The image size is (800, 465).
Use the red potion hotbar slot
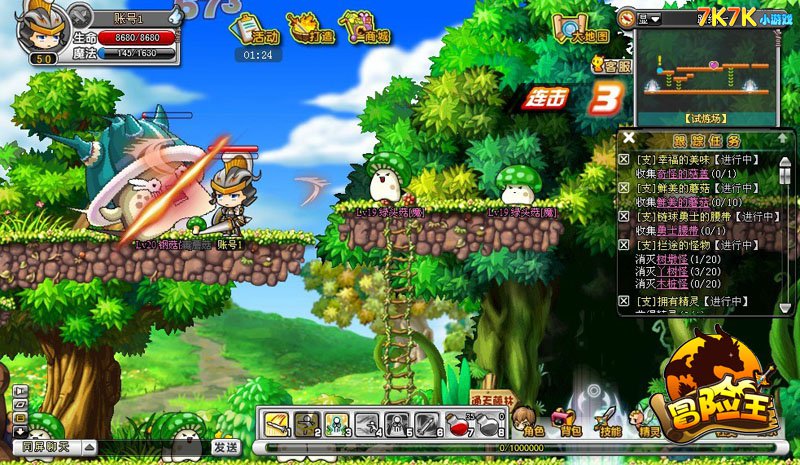458,424
